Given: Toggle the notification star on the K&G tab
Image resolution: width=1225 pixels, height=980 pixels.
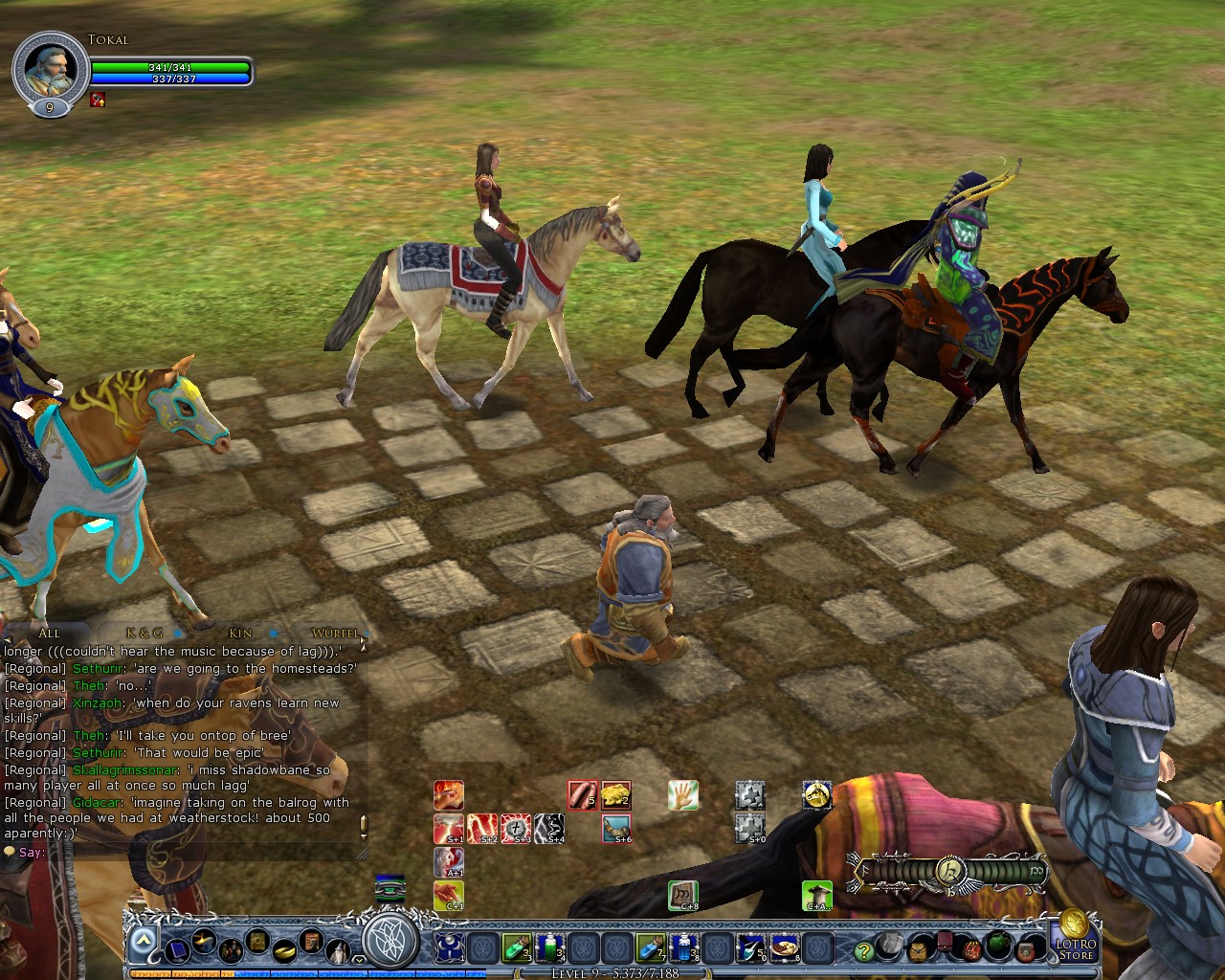Looking at the screenshot, I should tap(178, 633).
